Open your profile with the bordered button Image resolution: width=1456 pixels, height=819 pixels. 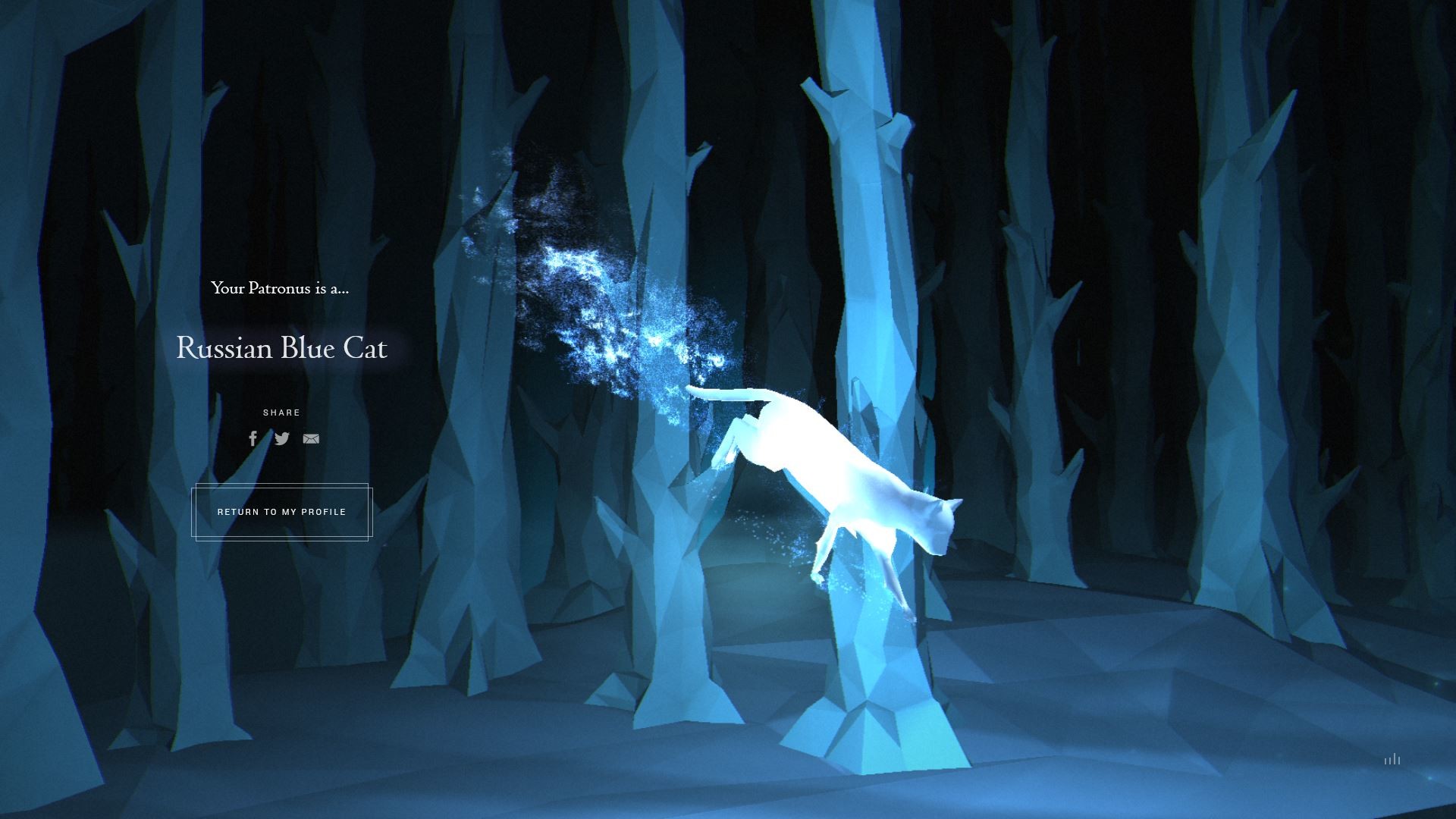click(x=281, y=512)
